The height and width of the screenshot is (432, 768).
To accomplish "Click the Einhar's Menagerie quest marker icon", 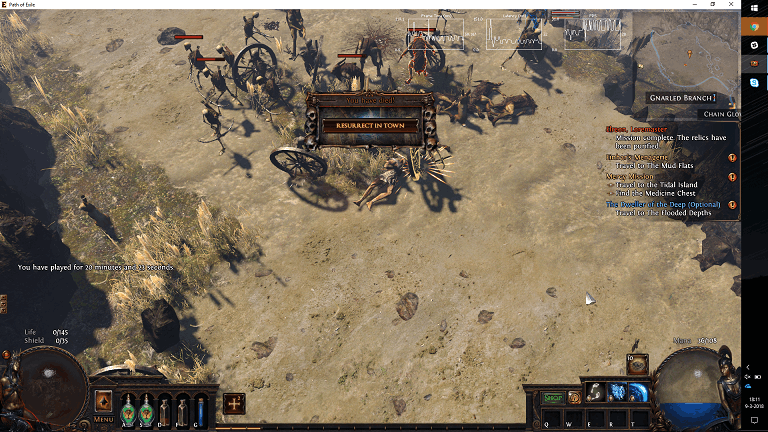I will [x=732, y=158].
